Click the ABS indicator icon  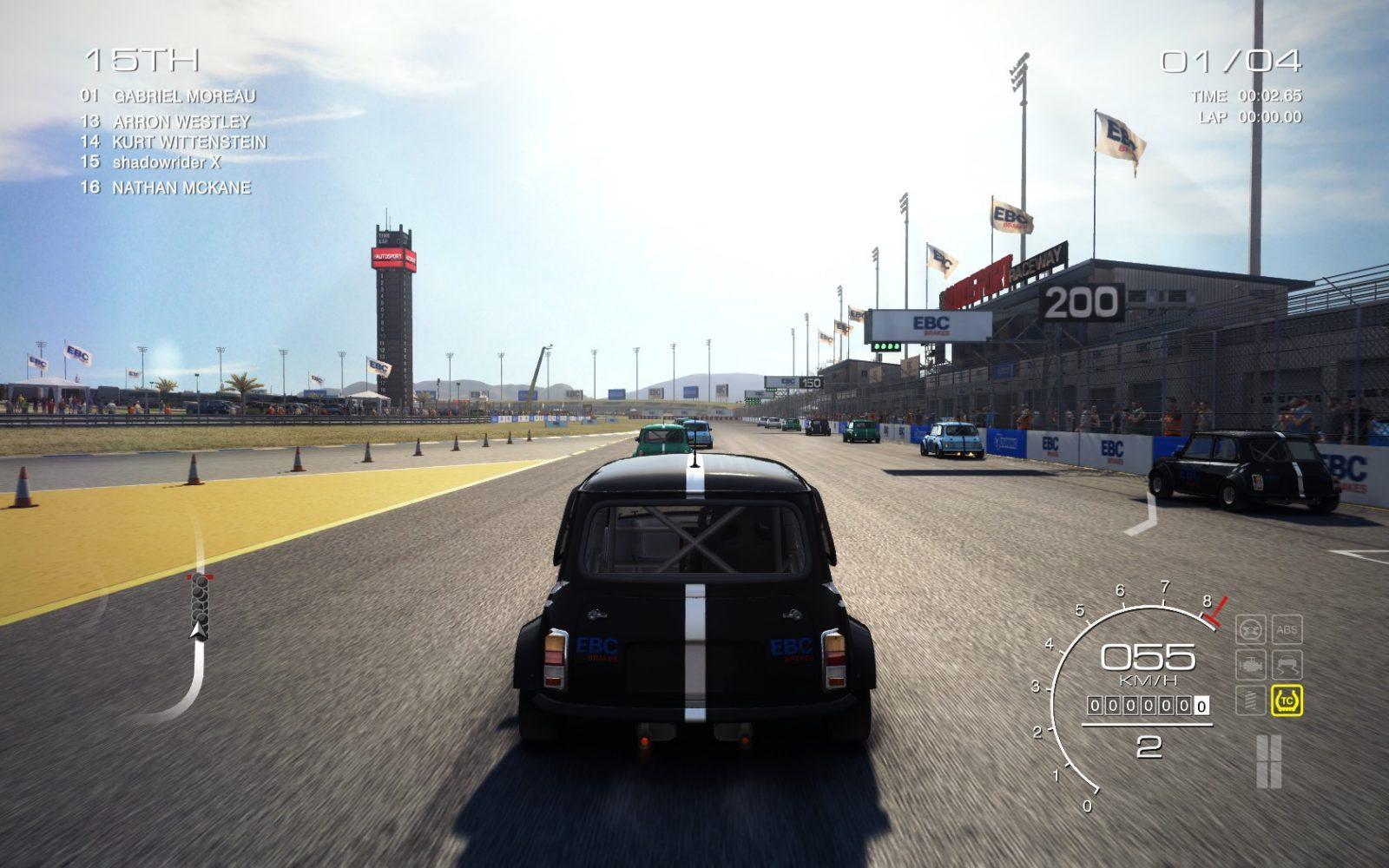click(1287, 630)
